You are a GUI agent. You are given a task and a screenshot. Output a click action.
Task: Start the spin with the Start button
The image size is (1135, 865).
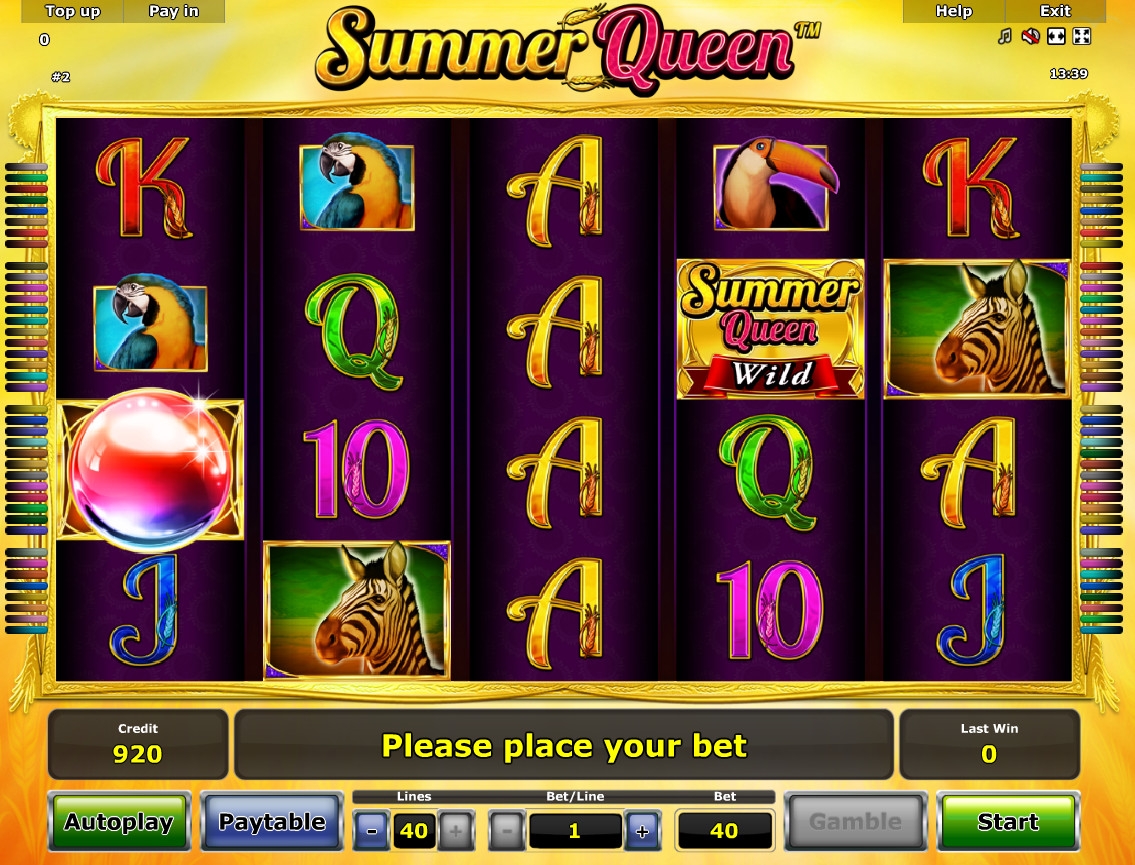pyautogui.click(x=1007, y=822)
